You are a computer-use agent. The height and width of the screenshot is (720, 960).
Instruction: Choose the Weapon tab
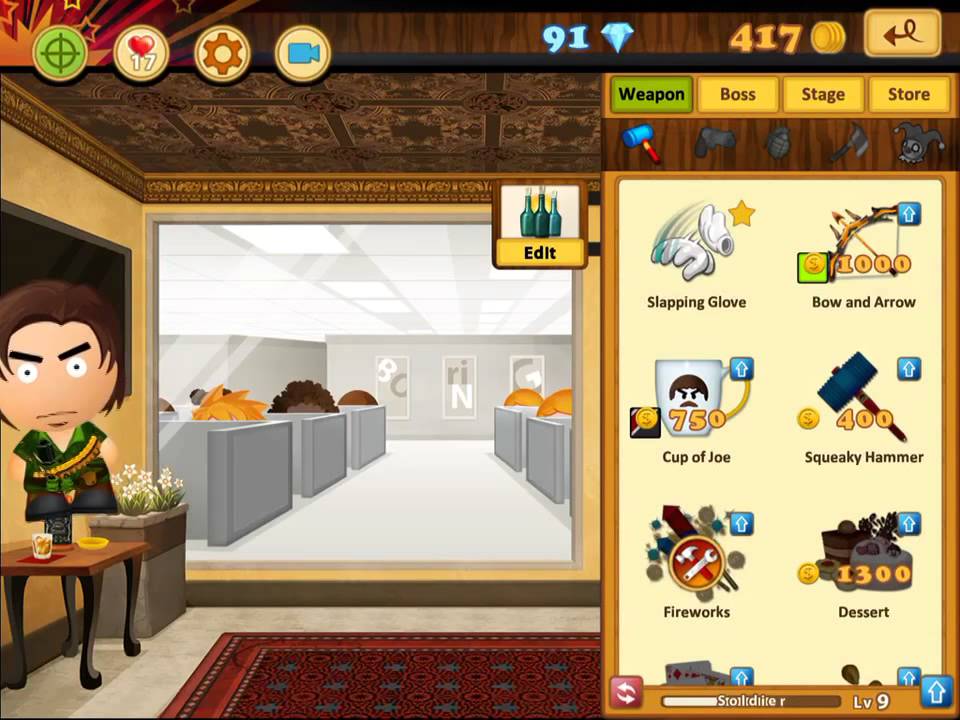651,94
